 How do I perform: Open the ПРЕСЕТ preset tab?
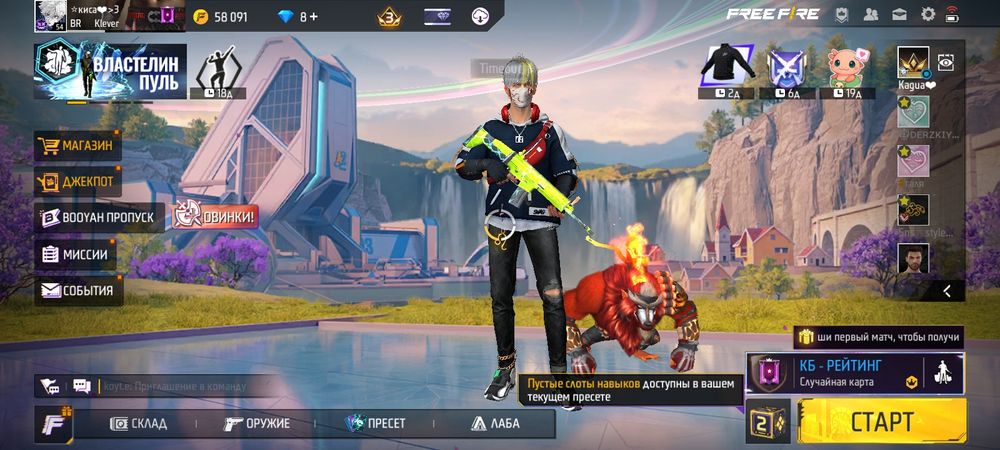375,423
